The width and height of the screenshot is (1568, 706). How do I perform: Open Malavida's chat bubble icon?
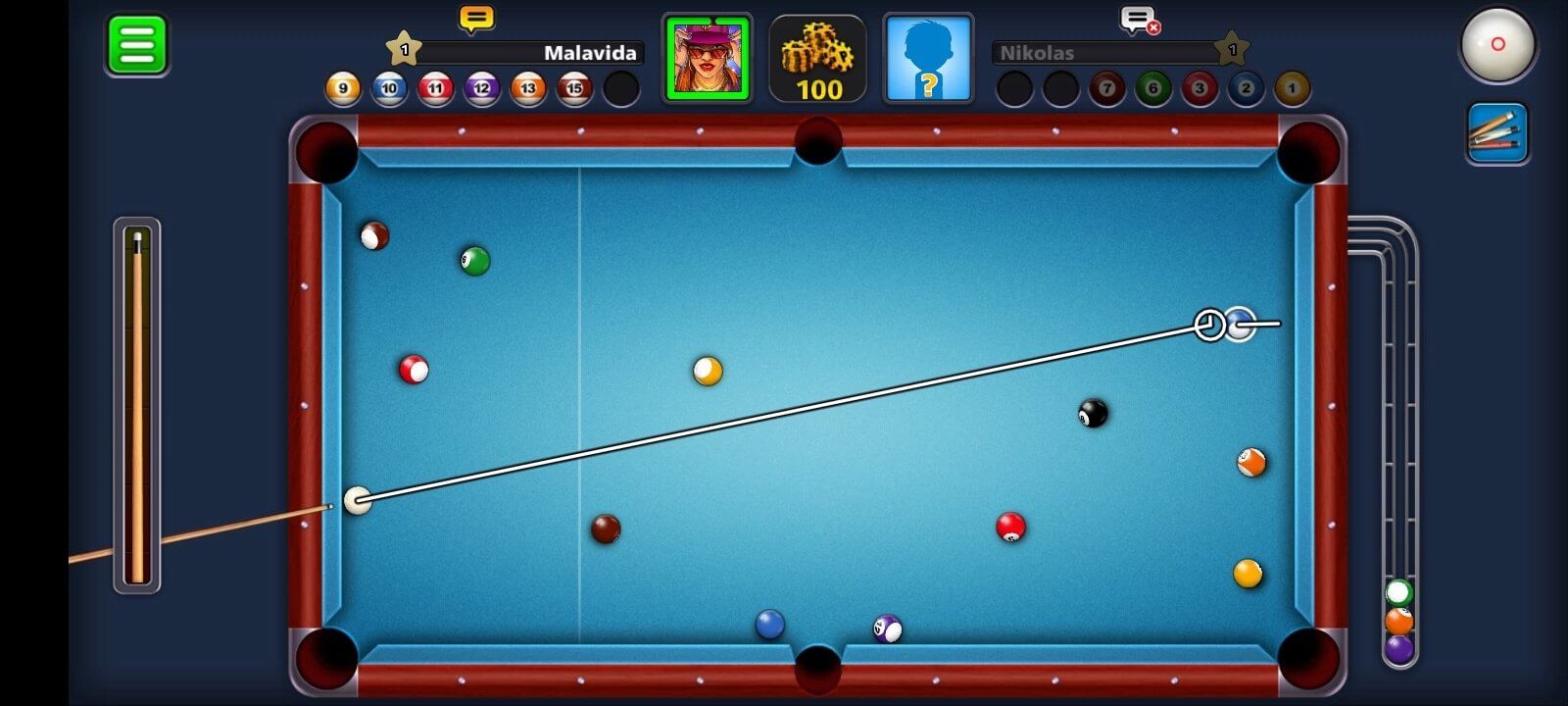click(476, 17)
